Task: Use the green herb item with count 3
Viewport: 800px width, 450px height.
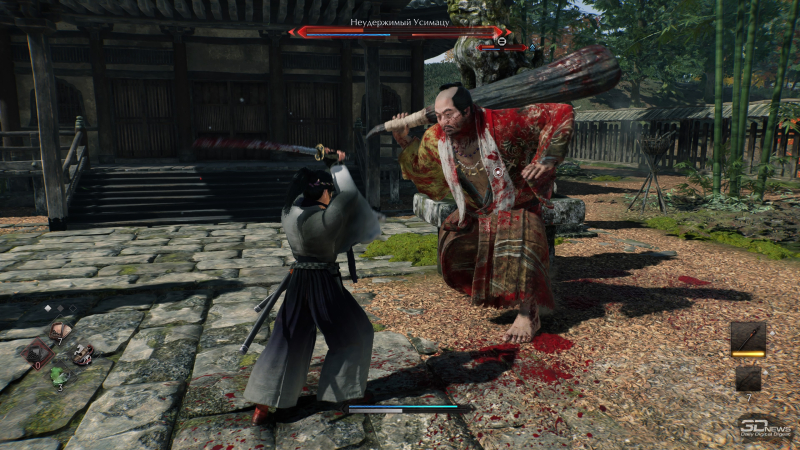Action: (x=59, y=375)
